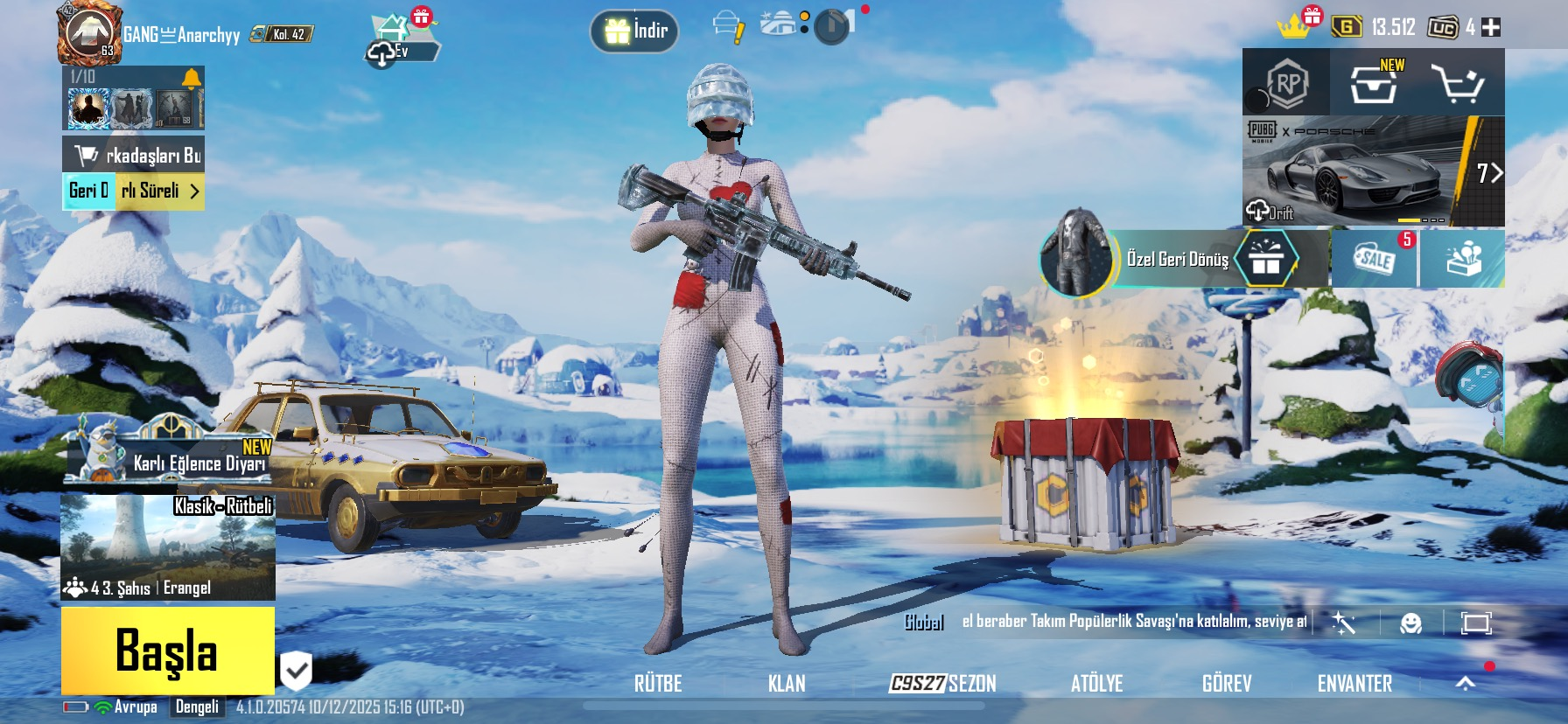Open the KLAN menu
1568x724 pixels.
pos(787,684)
